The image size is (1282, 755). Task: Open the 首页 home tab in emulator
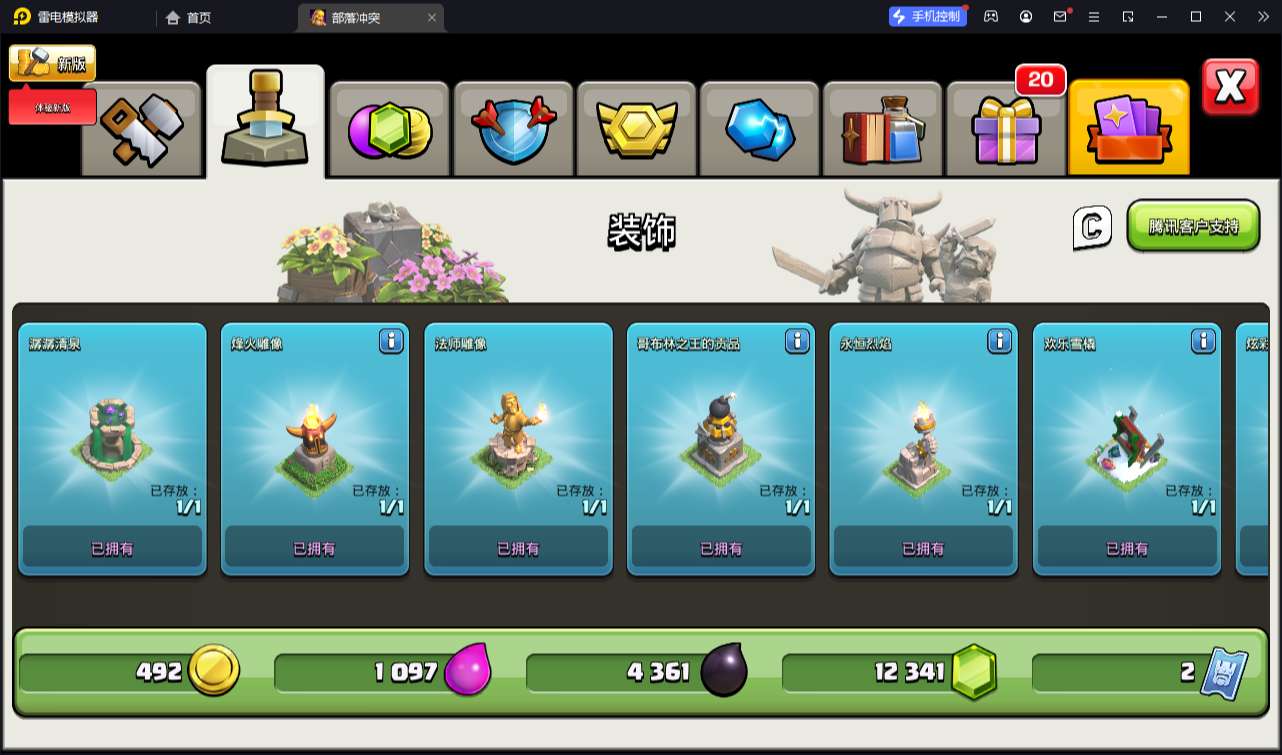[190, 17]
